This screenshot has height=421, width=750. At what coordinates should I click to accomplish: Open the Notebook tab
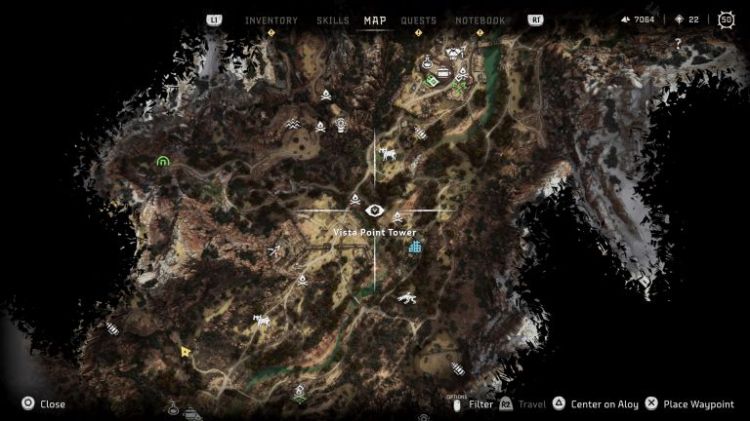480,20
